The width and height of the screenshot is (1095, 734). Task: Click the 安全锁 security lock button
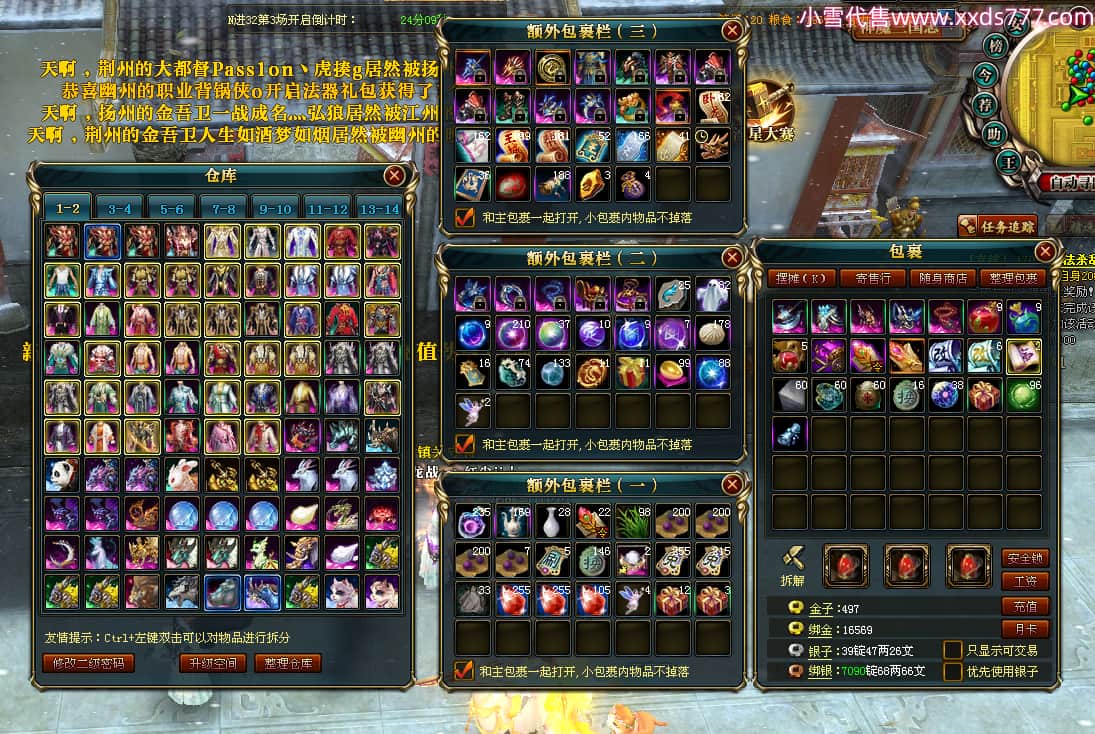tap(1025, 558)
